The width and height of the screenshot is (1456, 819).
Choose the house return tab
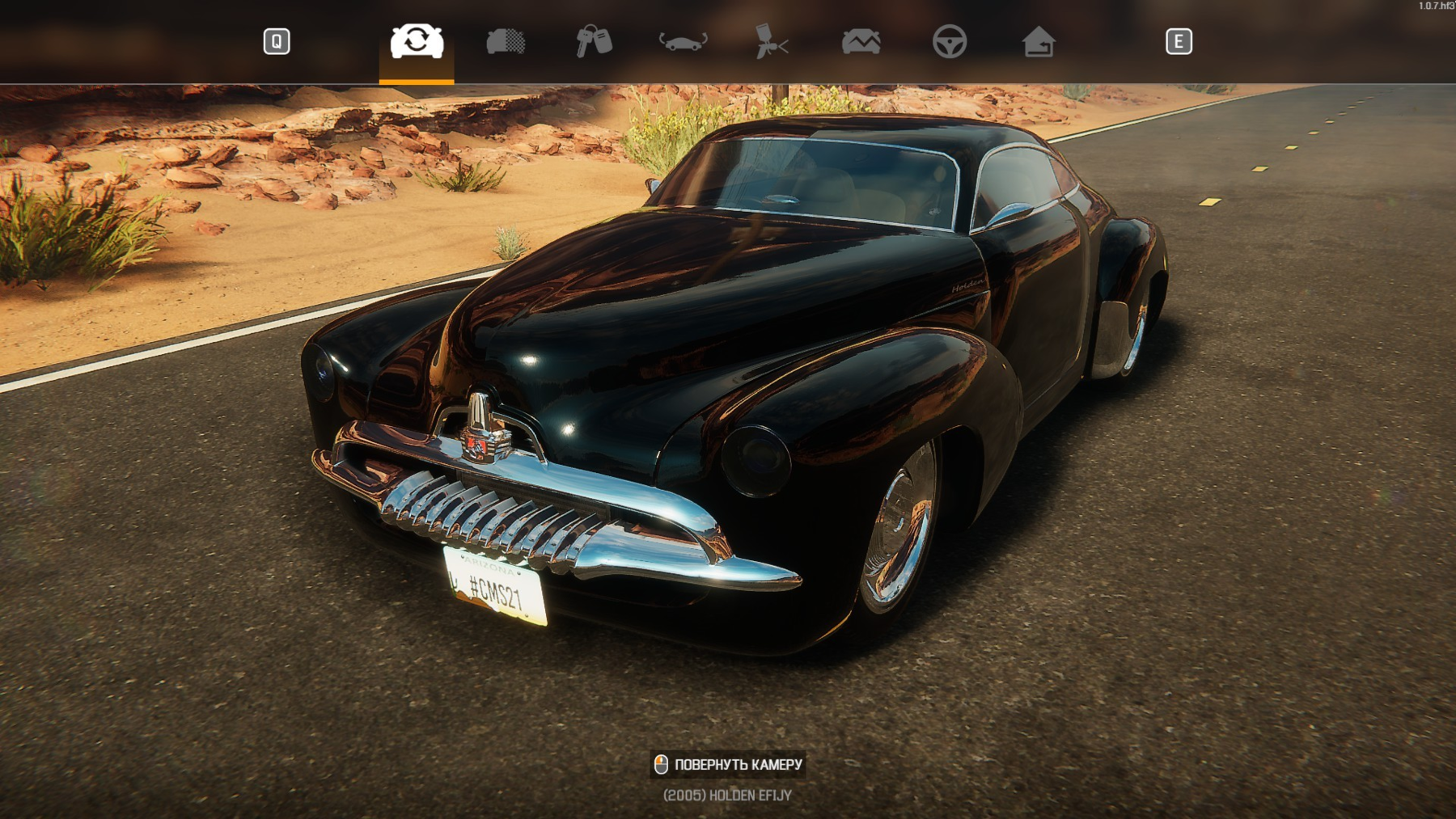tap(1039, 41)
